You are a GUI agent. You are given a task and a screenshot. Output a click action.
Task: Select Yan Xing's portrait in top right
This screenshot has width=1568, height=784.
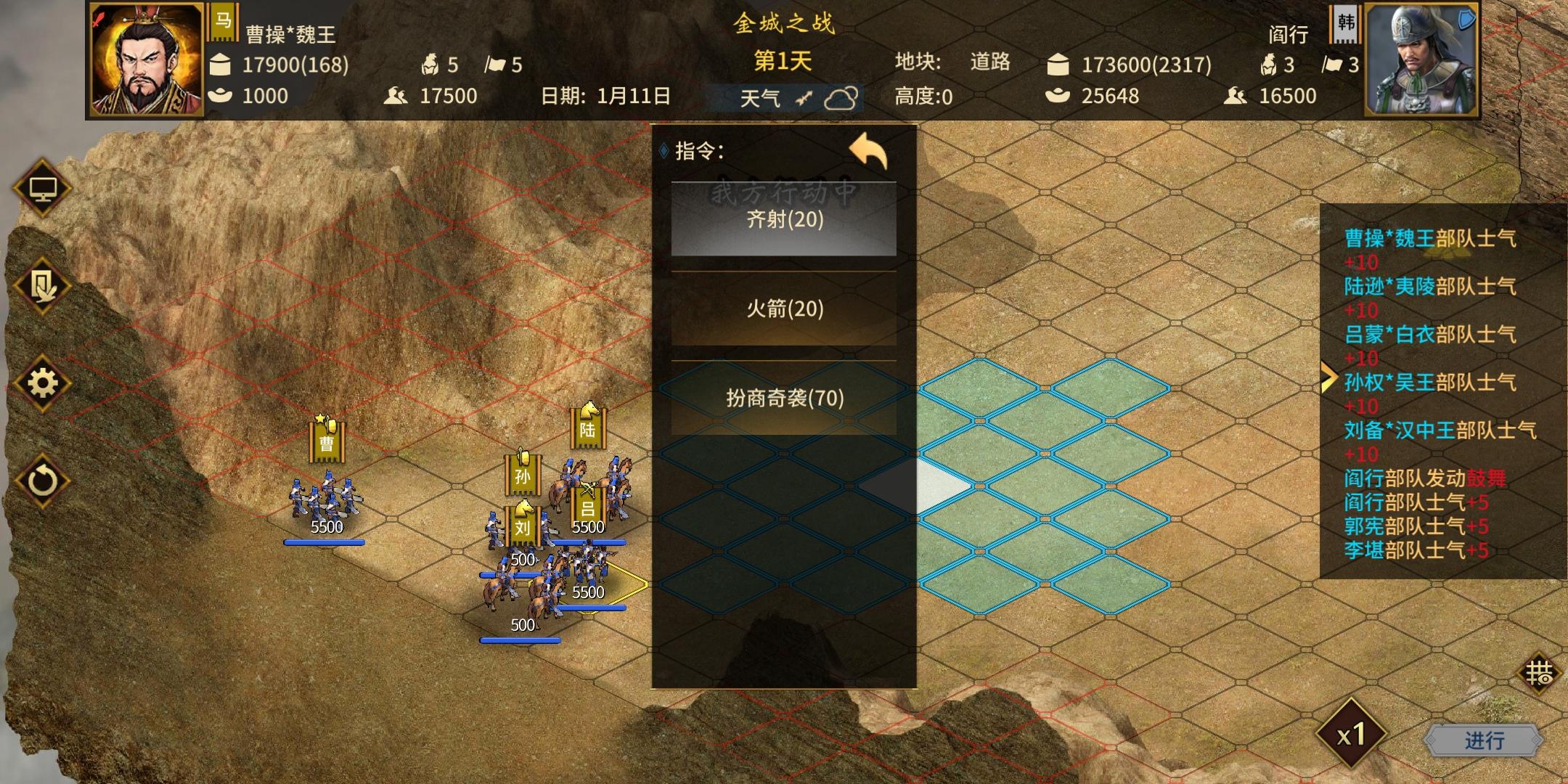click(x=1423, y=60)
